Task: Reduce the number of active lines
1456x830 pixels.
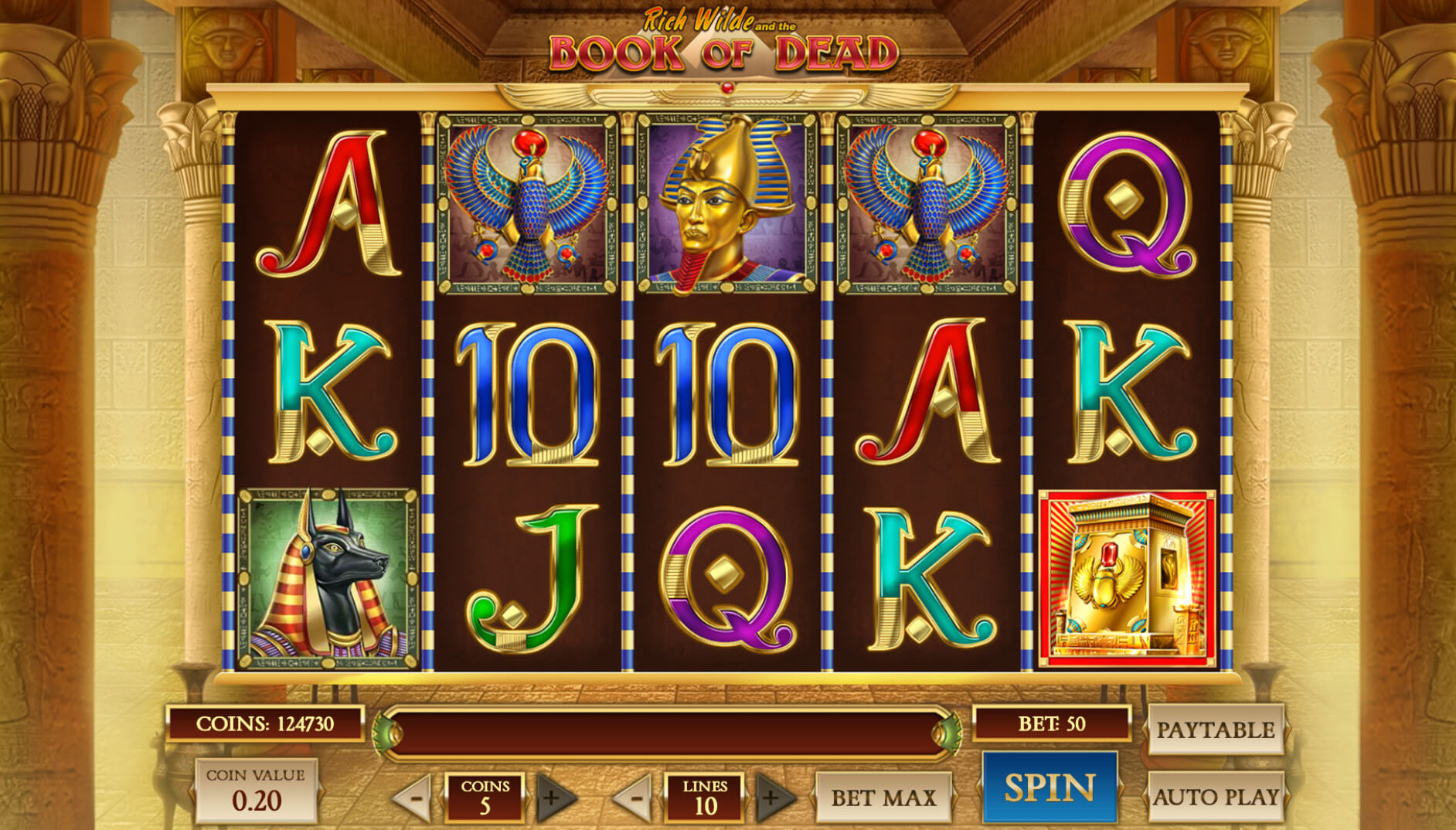Action: point(634,797)
